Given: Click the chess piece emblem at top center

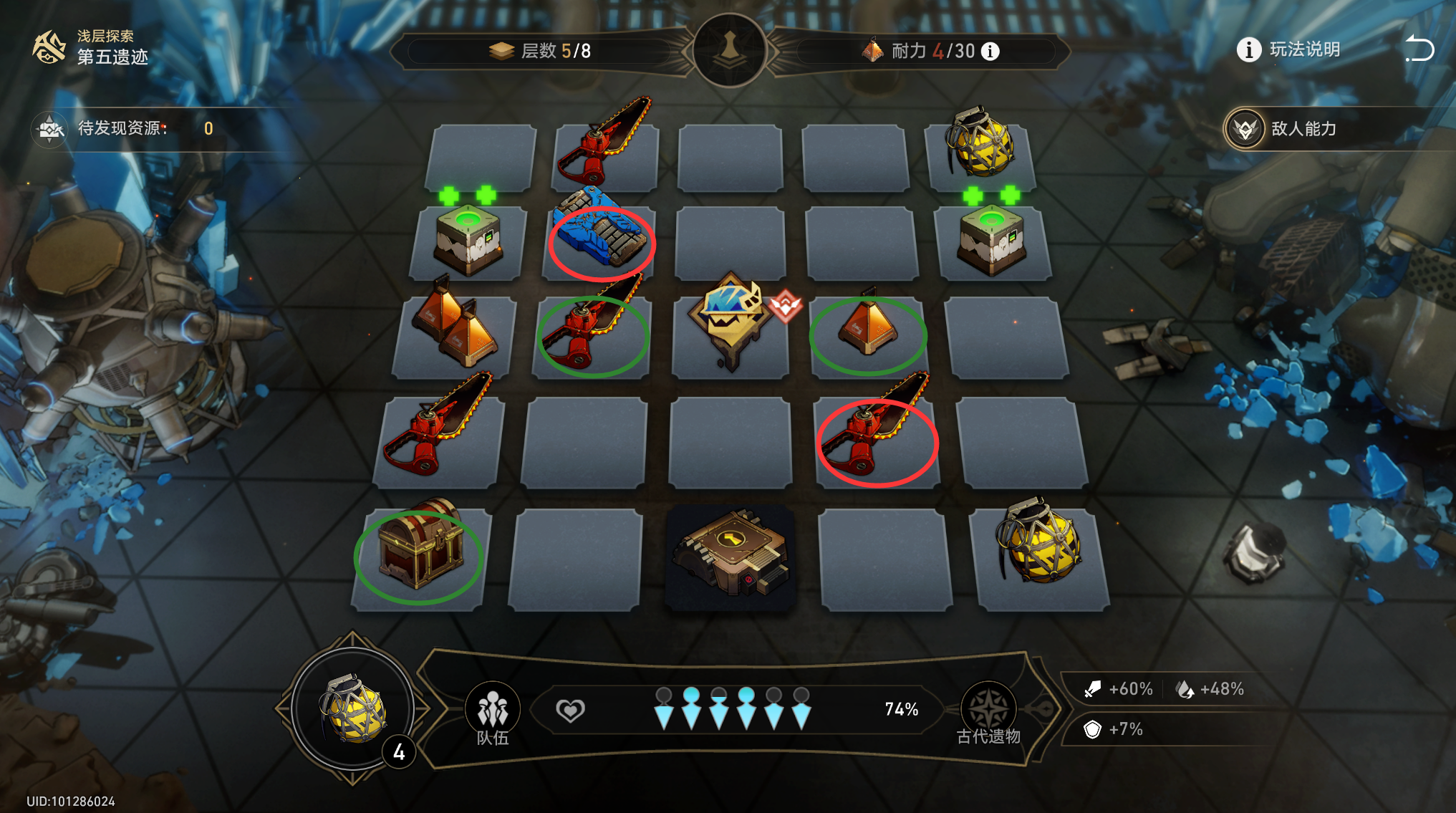Looking at the screenshot, I should (730, 50).
